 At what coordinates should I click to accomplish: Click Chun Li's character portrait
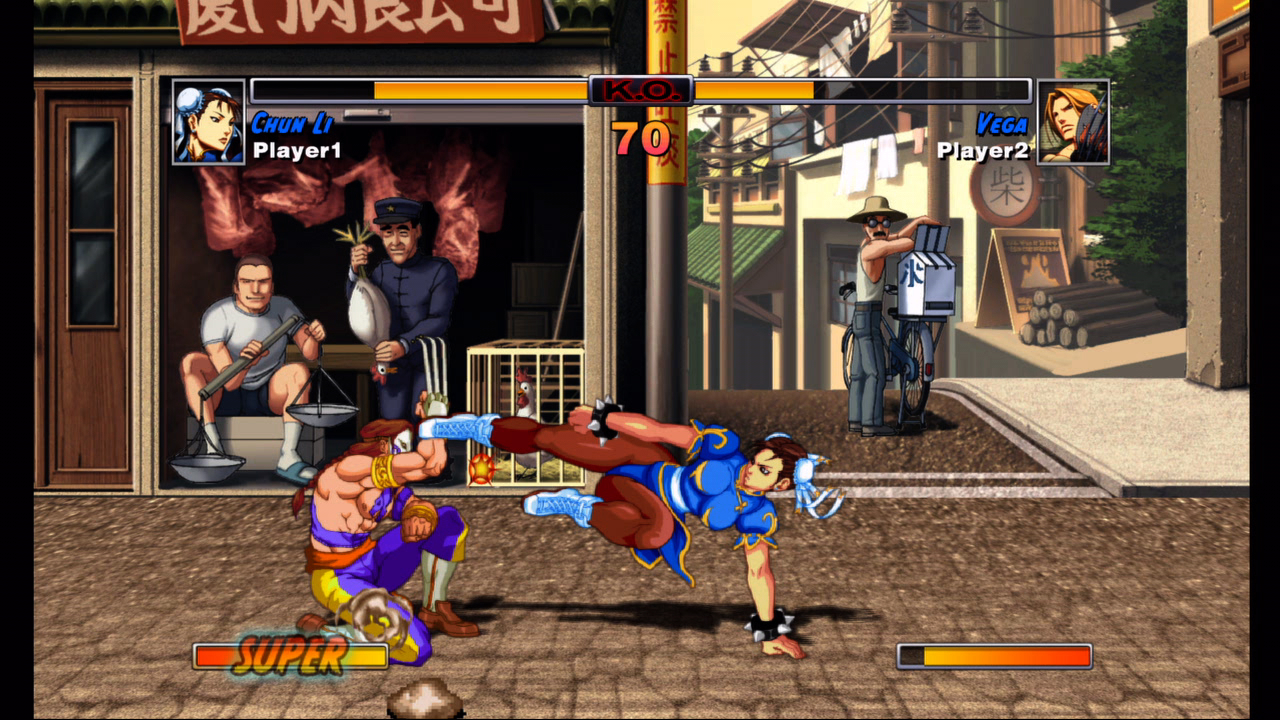click(x=208, y=122)
